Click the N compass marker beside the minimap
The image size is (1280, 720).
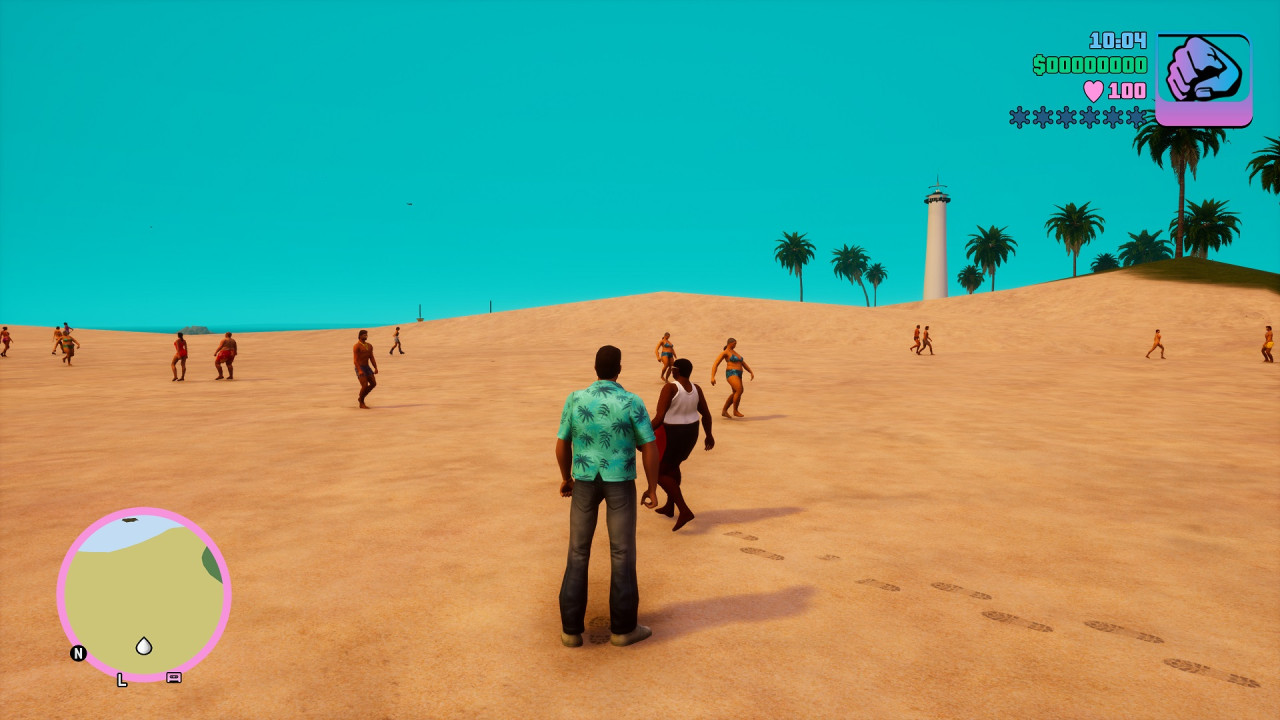(x=78, y=654)
